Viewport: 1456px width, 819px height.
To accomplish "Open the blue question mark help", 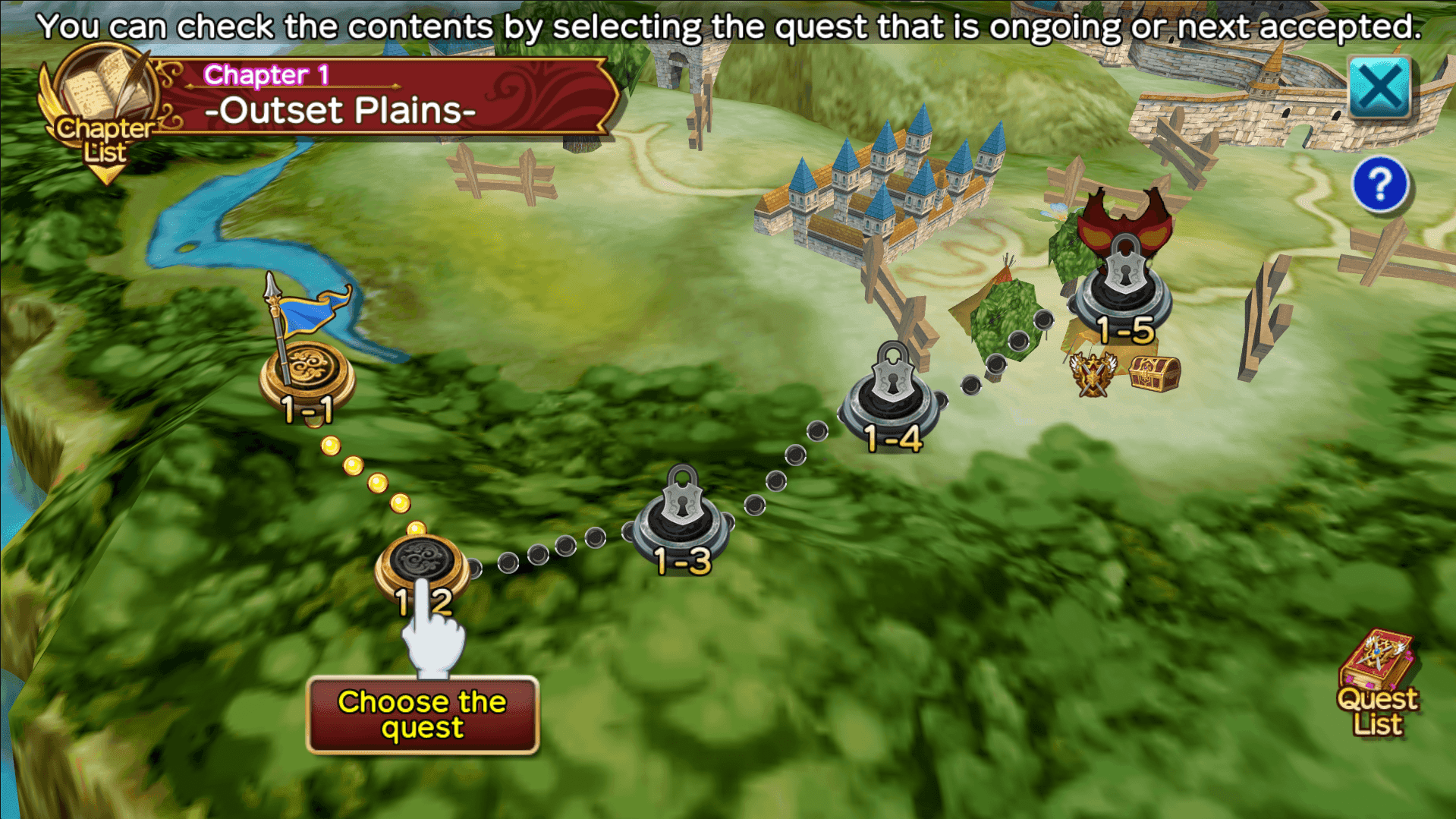I will pos(1379,184).
